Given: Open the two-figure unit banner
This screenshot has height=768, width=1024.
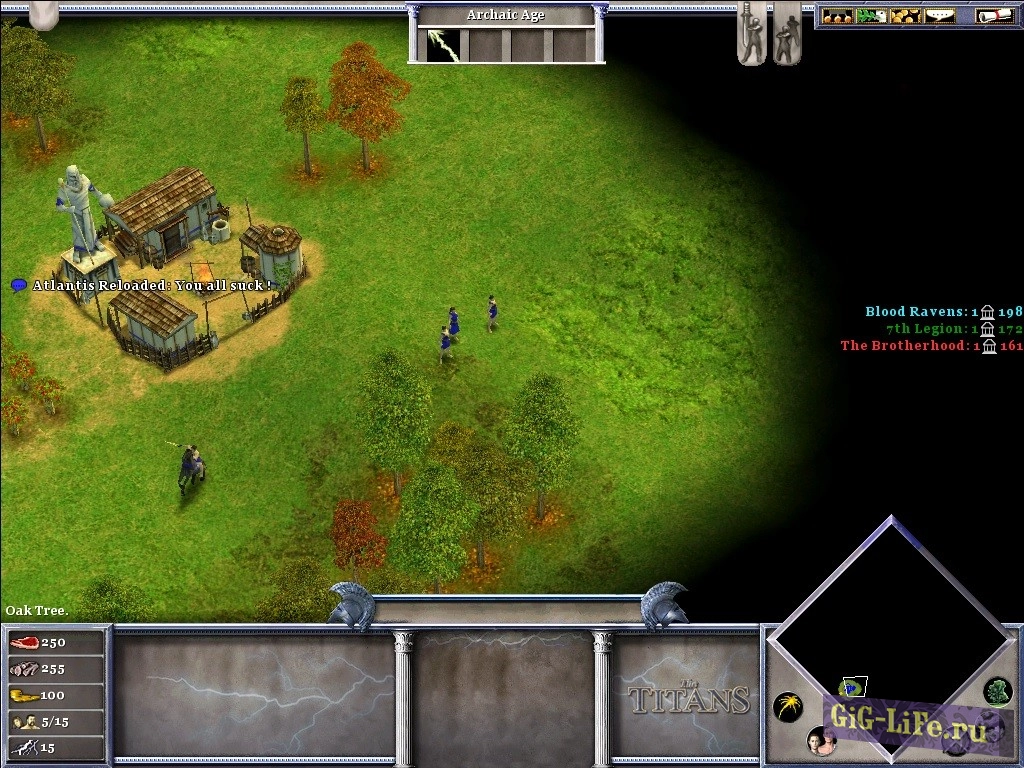Looking at the screenshot, I should (787, 34).
